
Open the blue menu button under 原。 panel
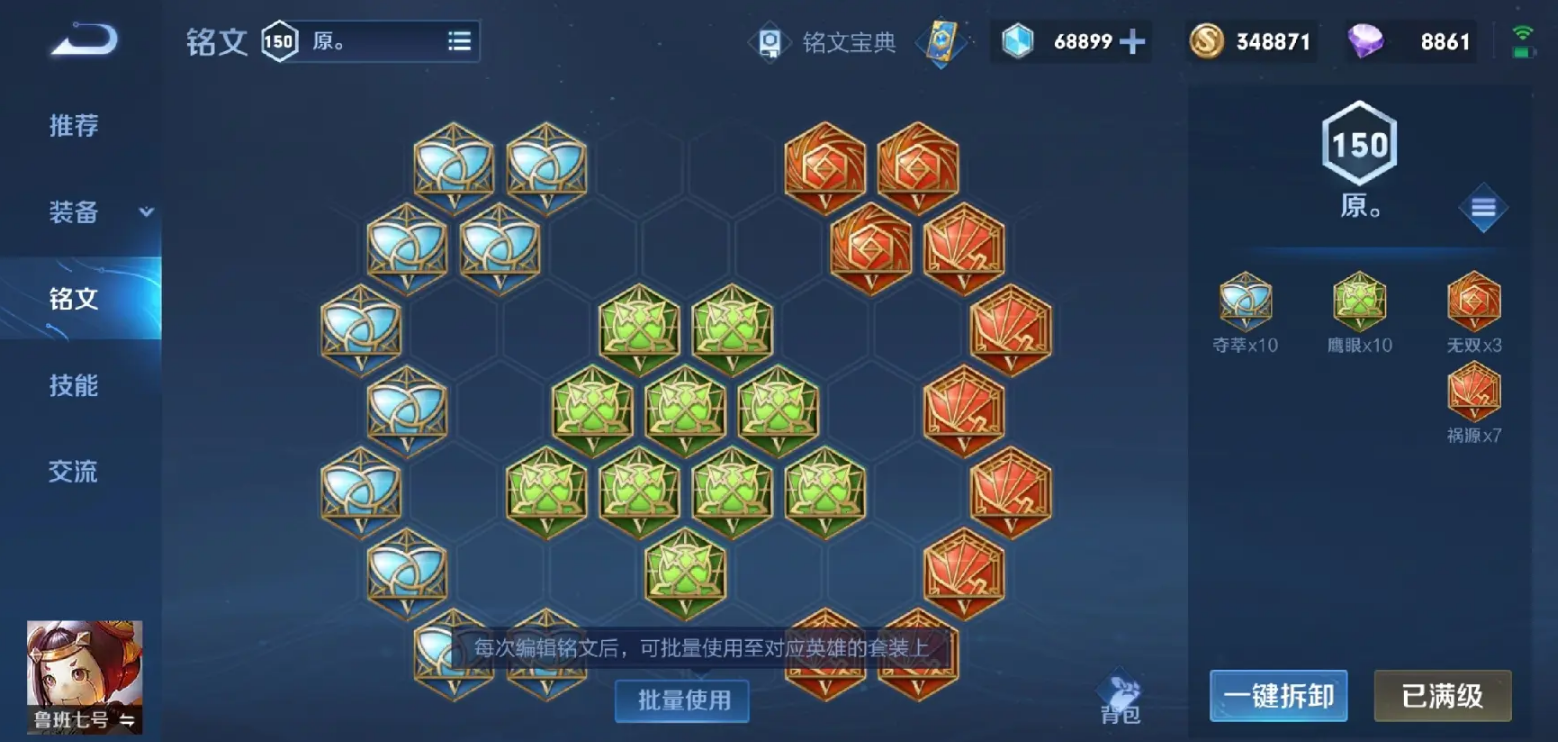tap(1482, 208)
